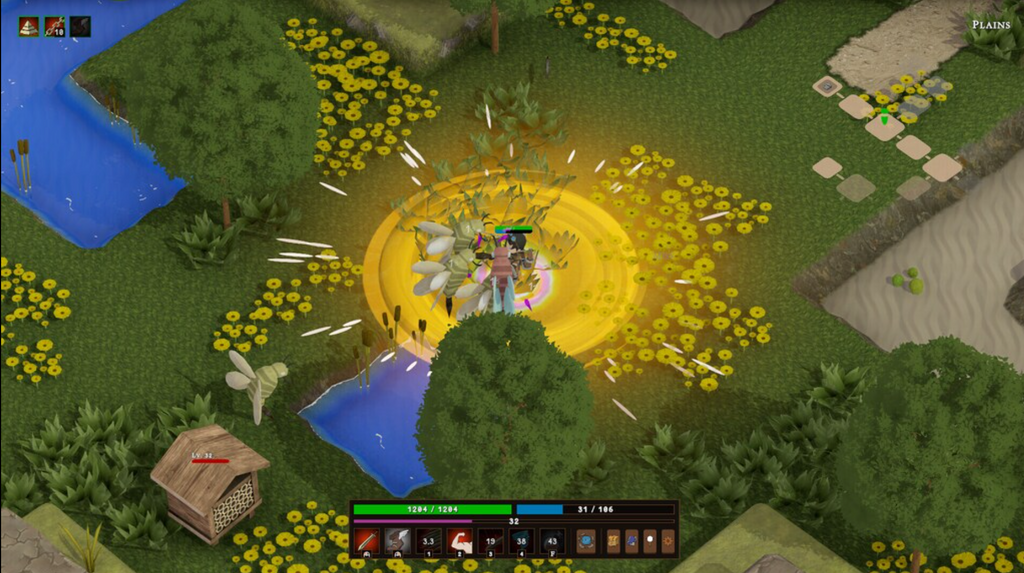Inspect the chain buff with 10 stacks
This screenshot has height=573, width=1024.
coord(55,26)
